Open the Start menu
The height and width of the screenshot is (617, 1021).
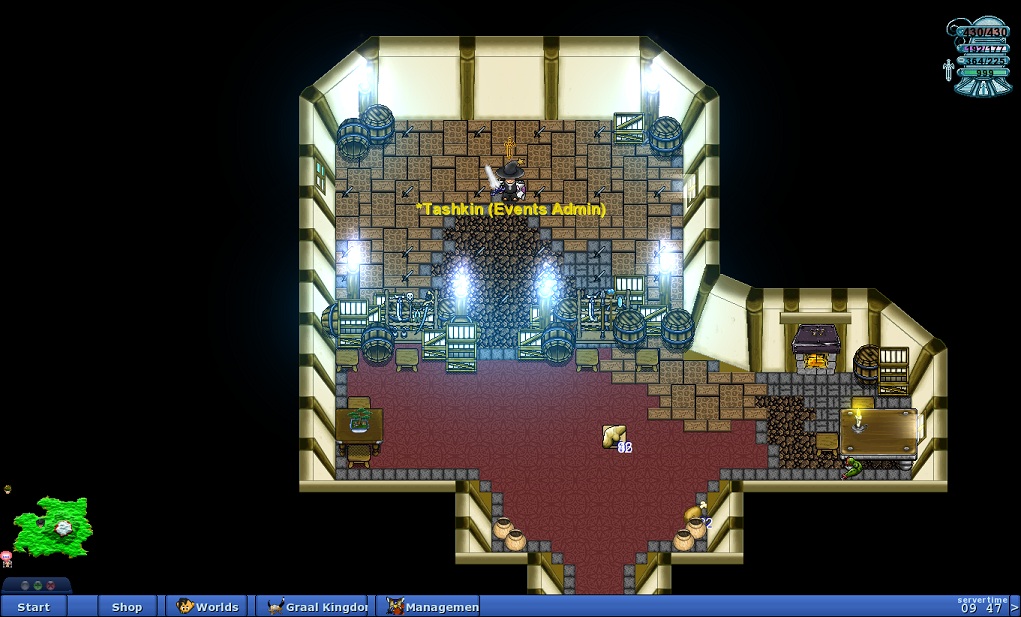tap(33, 606)
